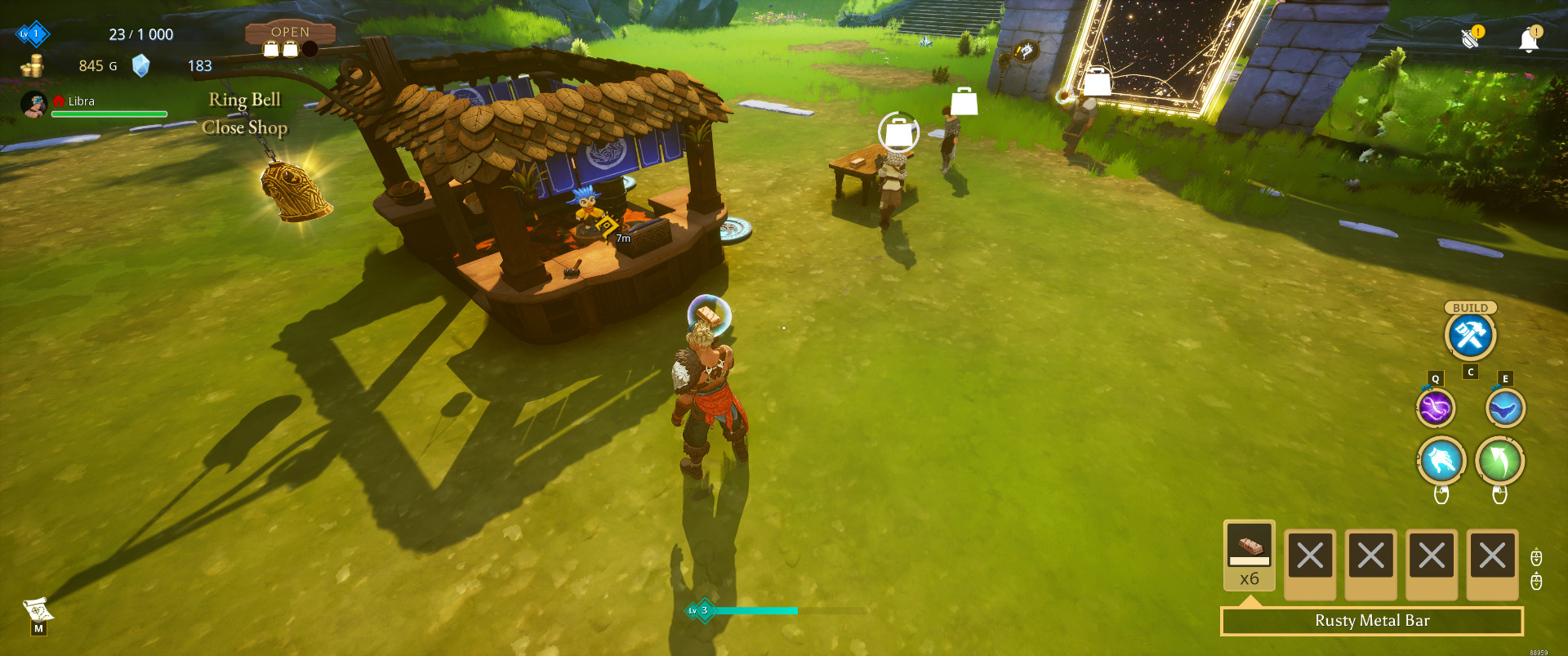Click the blue crystal currency icon
The width and height of the screenshot is (1568, 656).
point(141,65)
